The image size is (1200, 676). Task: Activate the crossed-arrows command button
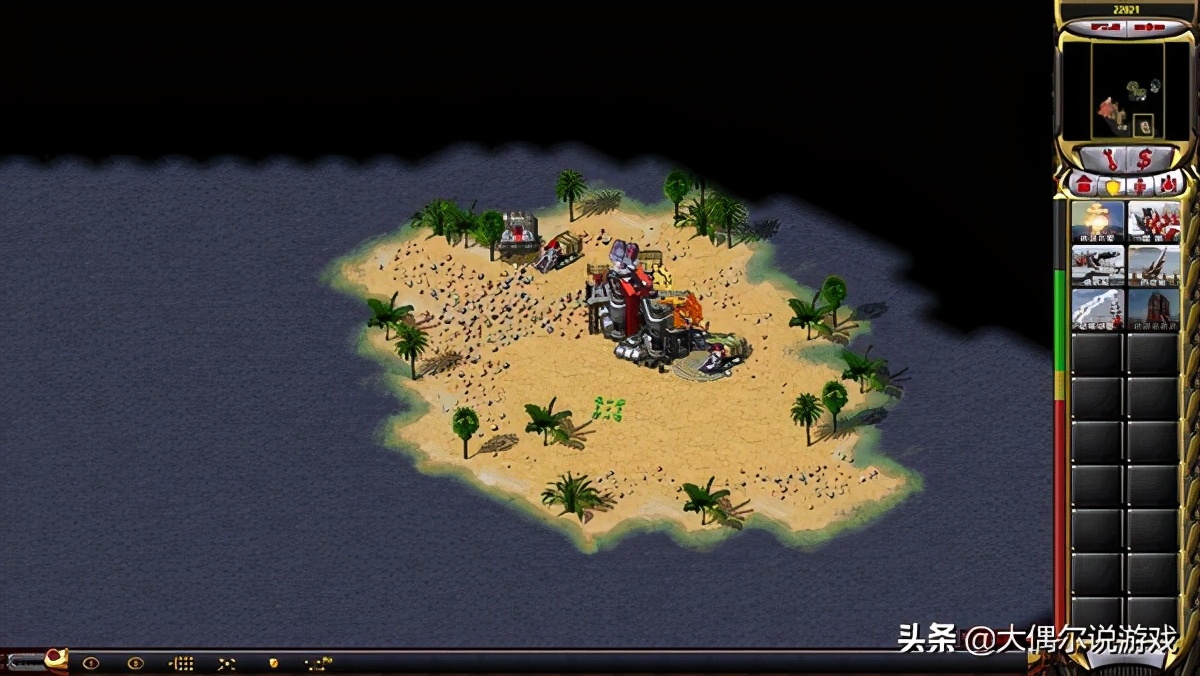point(227,662)
